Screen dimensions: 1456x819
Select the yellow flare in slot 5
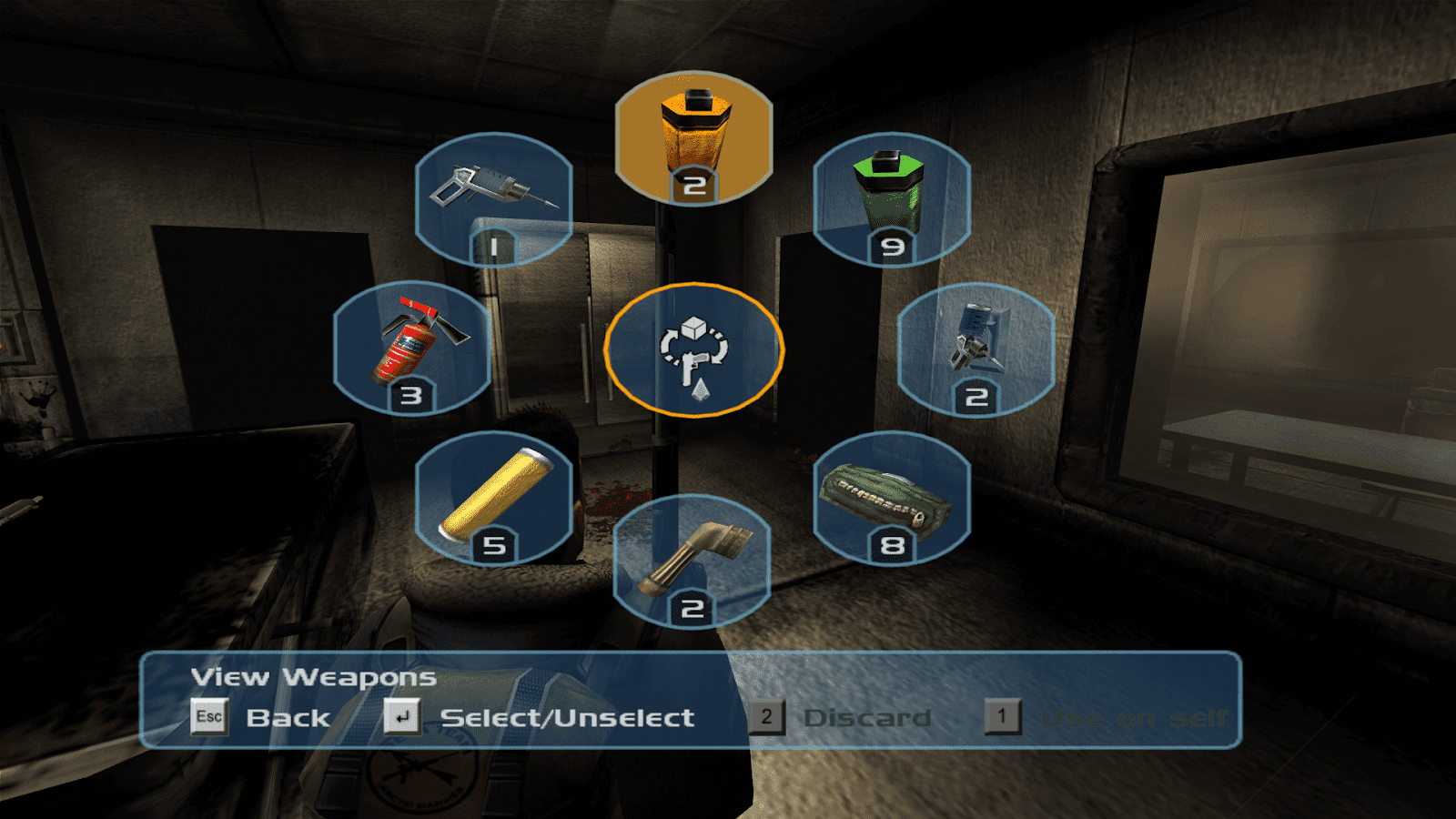[x=496, y=496]
